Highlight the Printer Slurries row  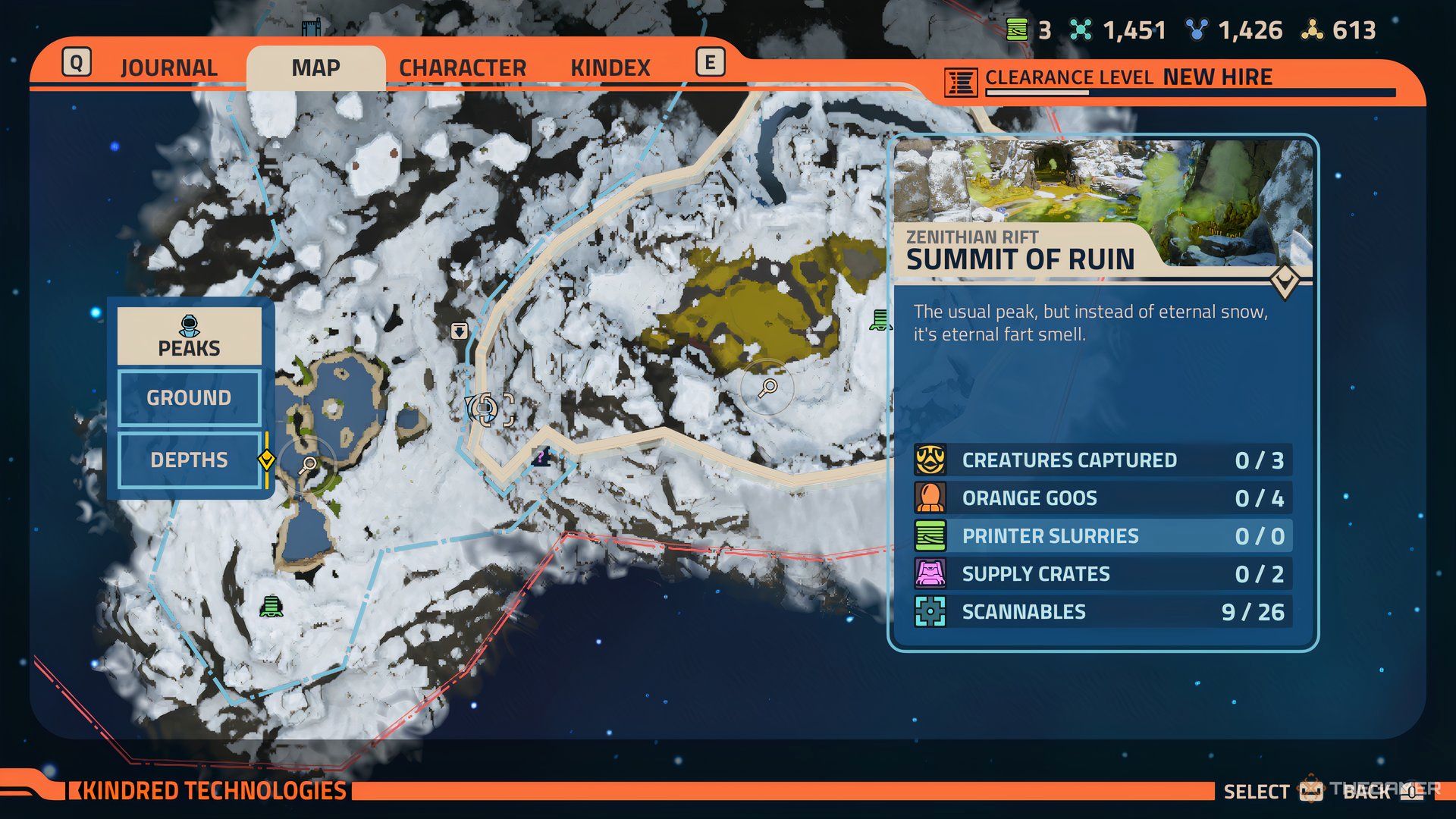(1103, 536)
